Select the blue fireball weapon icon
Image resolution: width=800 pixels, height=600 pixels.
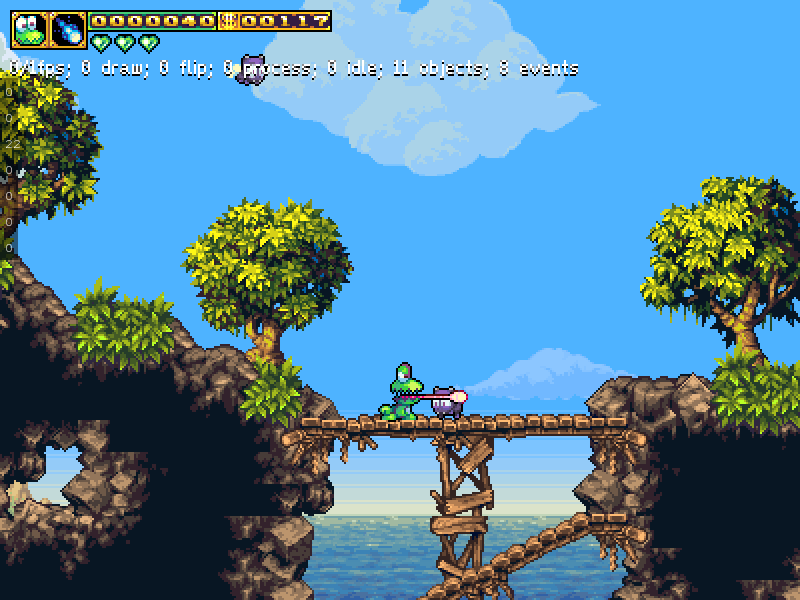[x=68, y=30]
